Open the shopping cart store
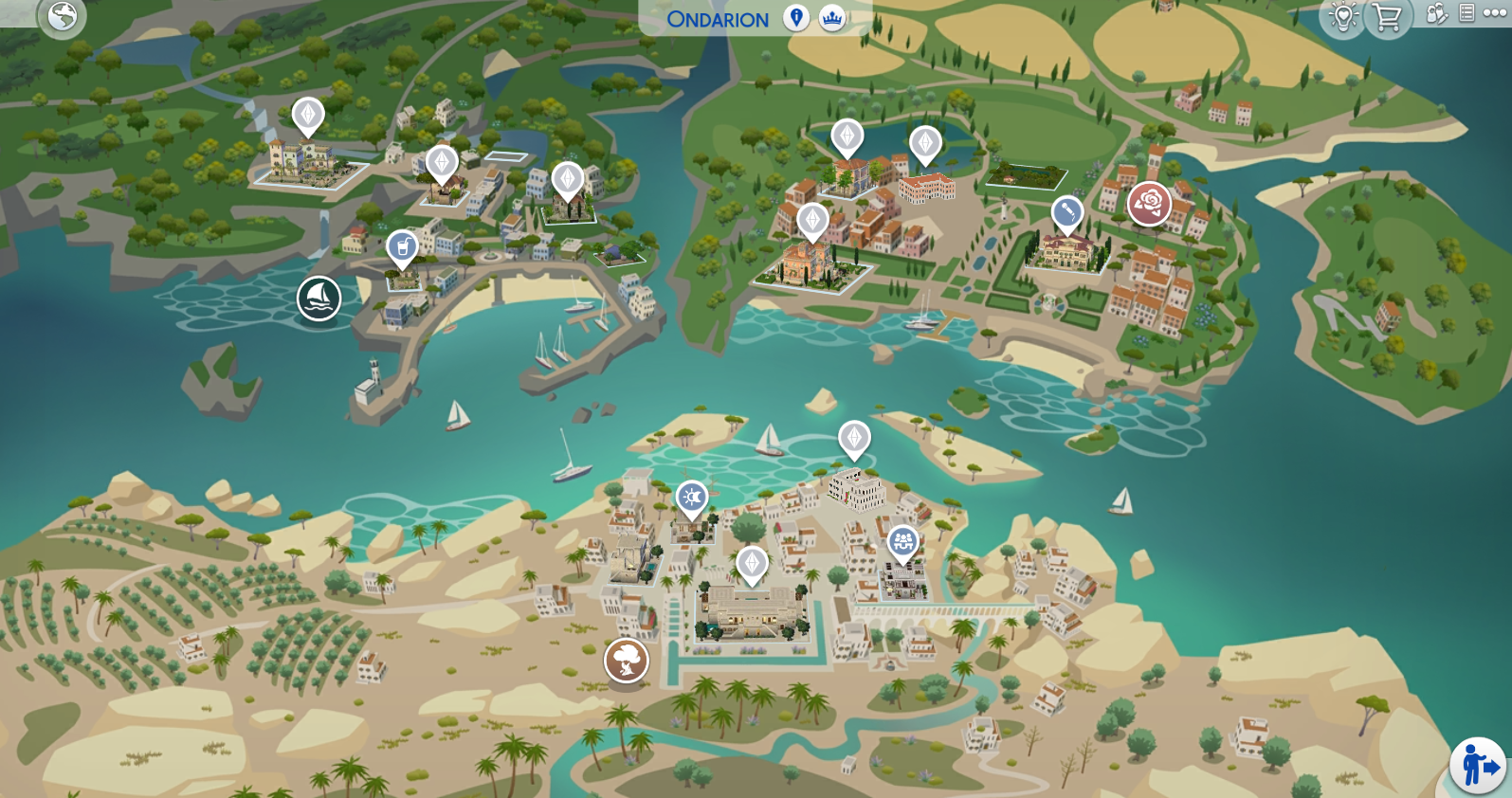The width and height of the screenshot is (1512, 798). pos(1387,17)
